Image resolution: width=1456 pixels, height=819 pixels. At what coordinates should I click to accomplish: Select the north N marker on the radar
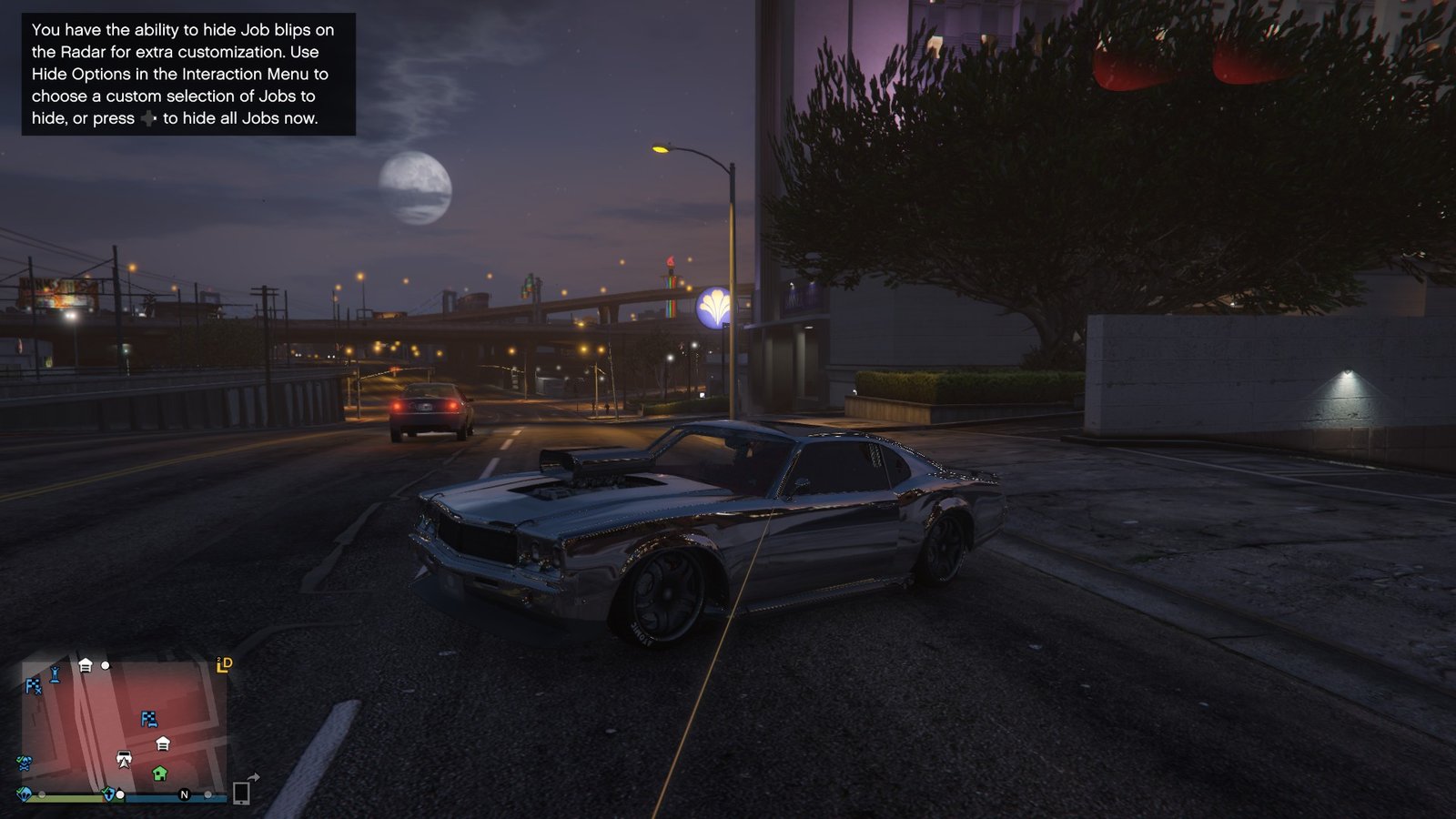185,794
